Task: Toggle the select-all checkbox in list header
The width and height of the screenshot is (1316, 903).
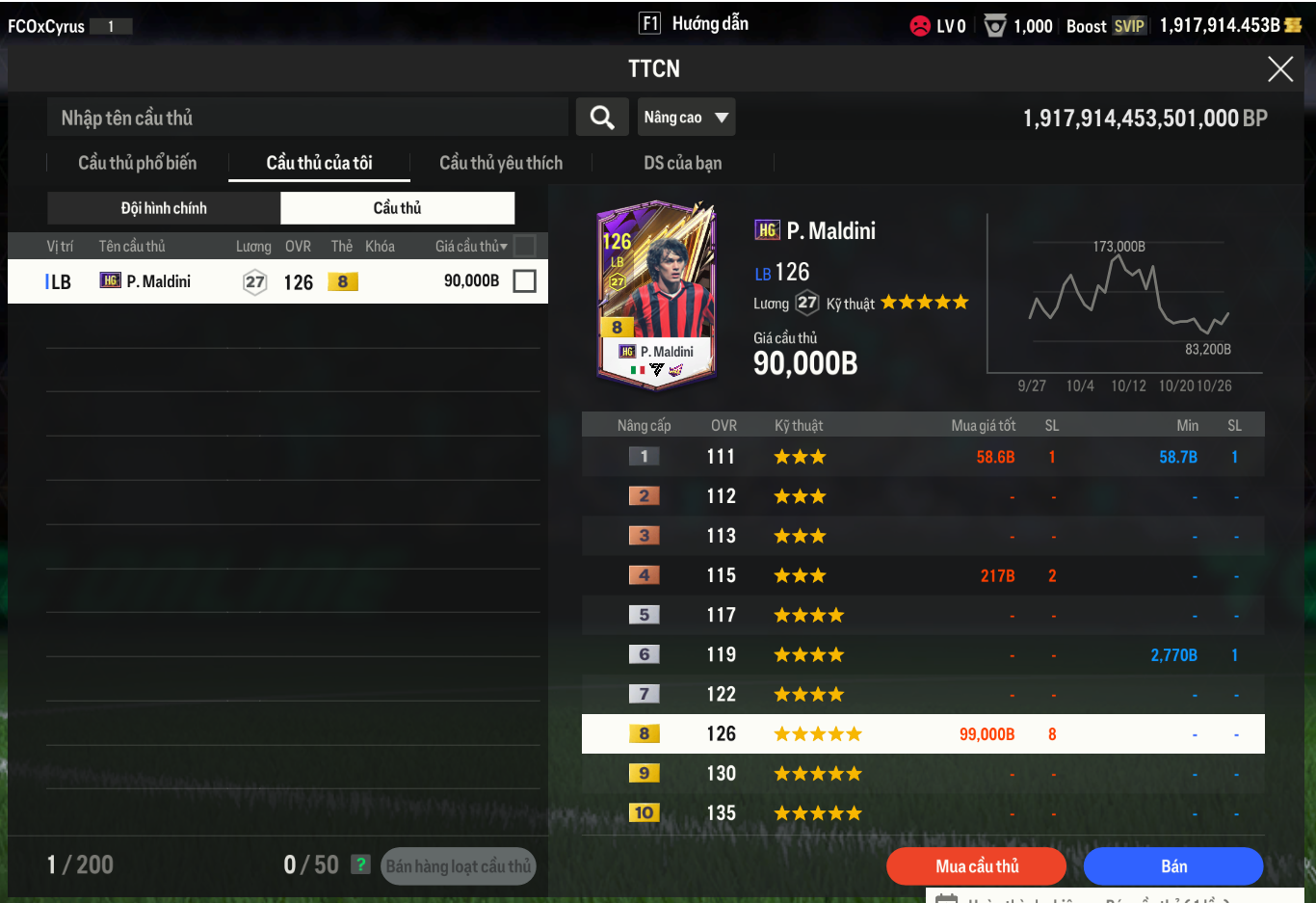Action: 524,246
